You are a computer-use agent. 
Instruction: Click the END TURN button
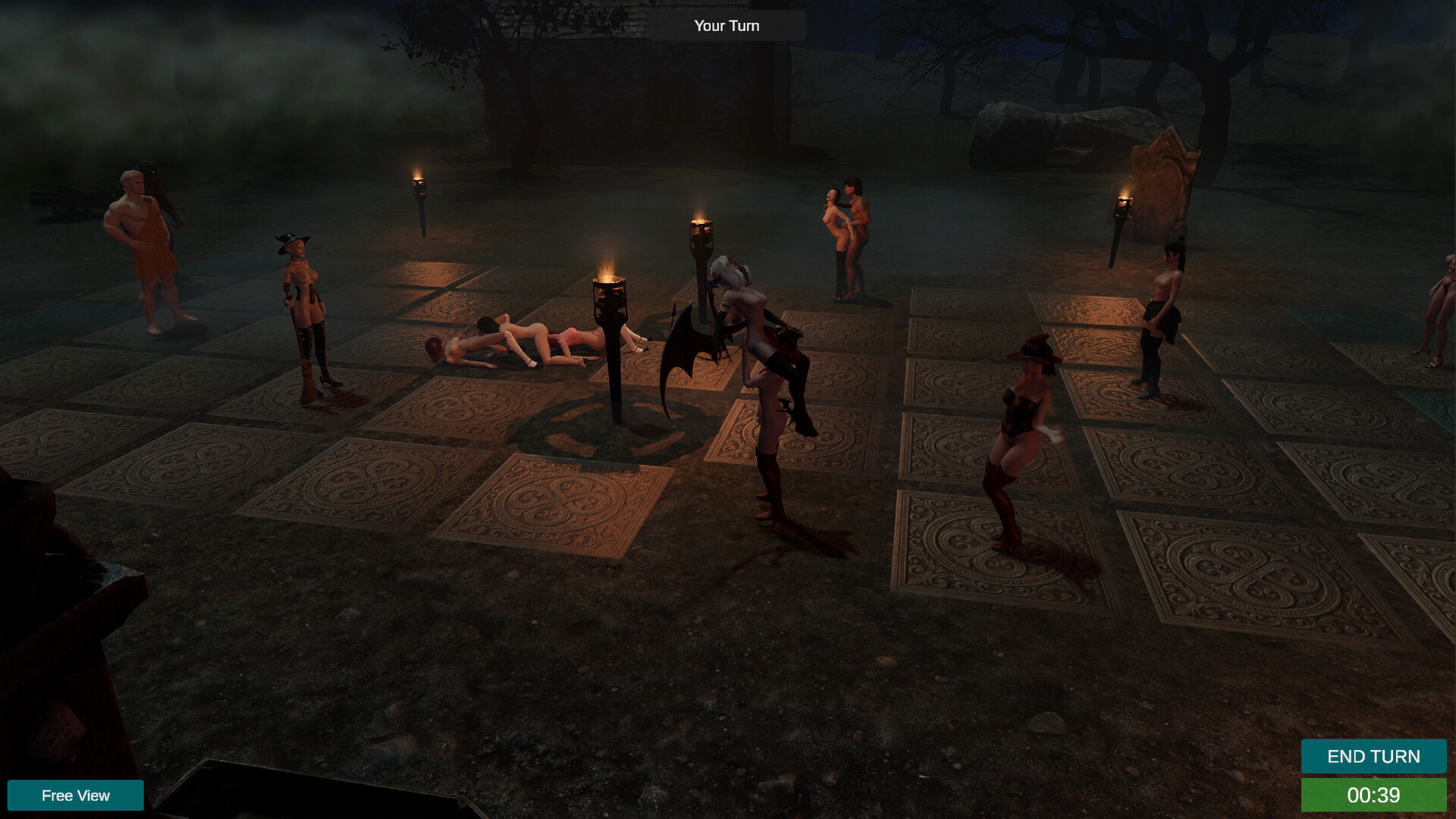point(1373,756)
